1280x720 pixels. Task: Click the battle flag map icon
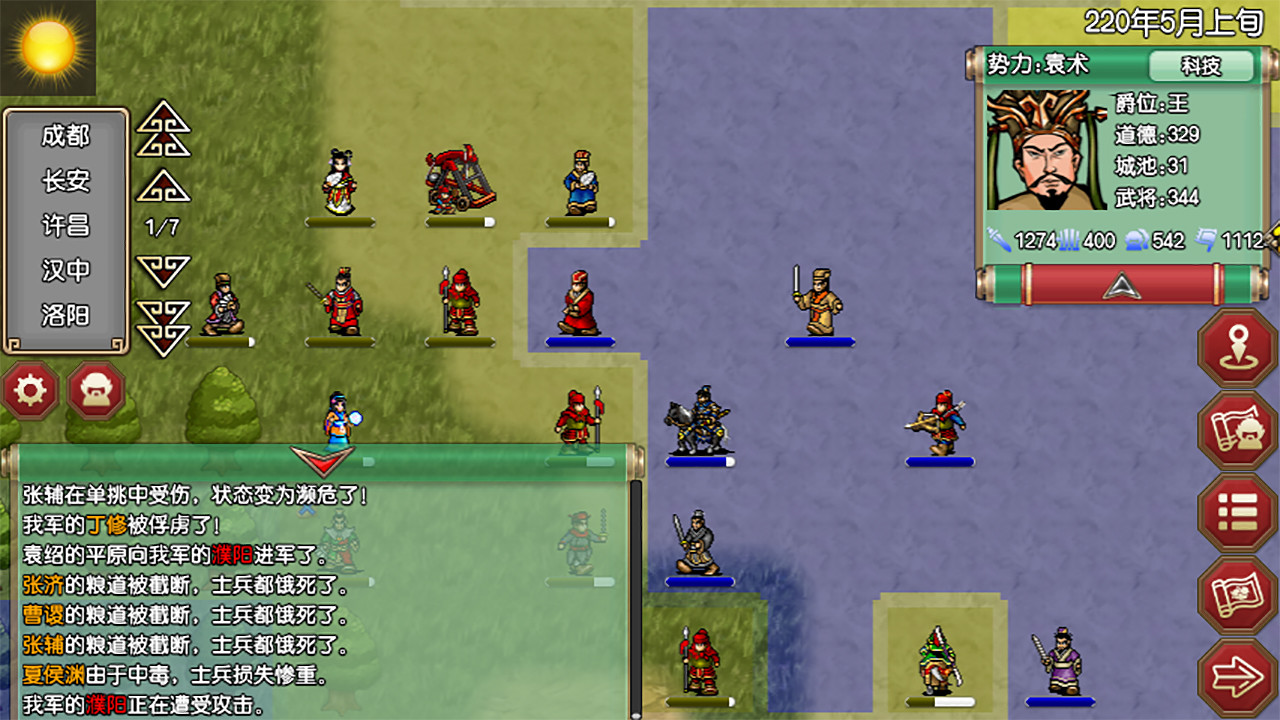1237,592
